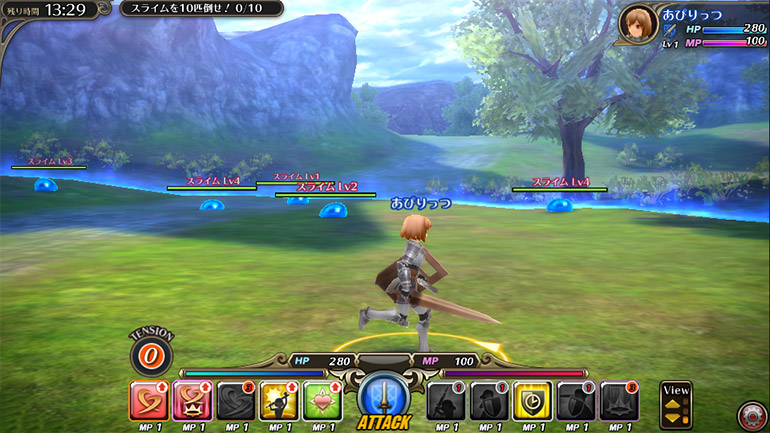Toggle the View camera control
This screenshot has width=770, height=433.
click(x=676, y=404)
